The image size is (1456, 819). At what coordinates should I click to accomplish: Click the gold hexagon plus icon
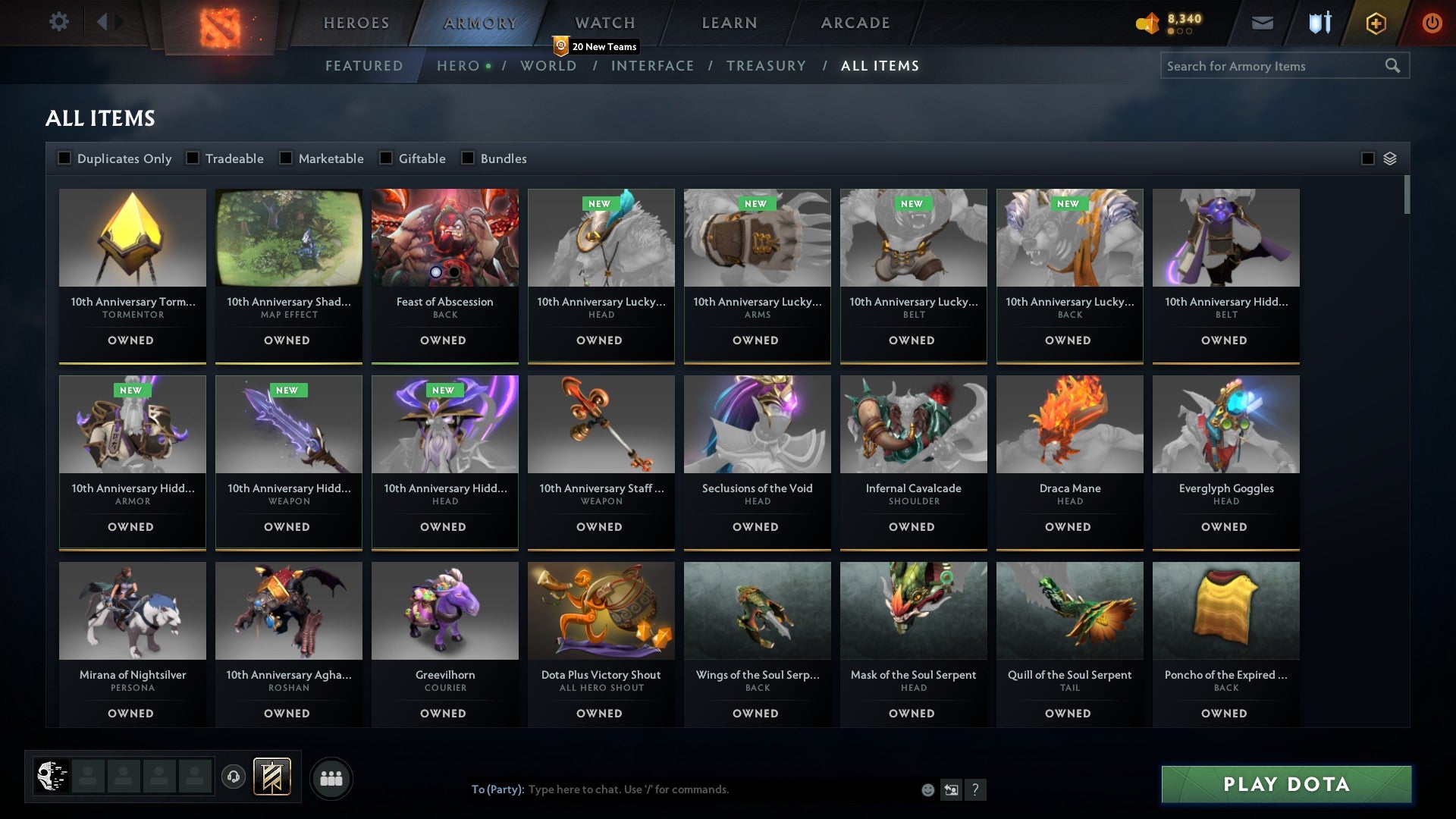[x=1375, y=23]
